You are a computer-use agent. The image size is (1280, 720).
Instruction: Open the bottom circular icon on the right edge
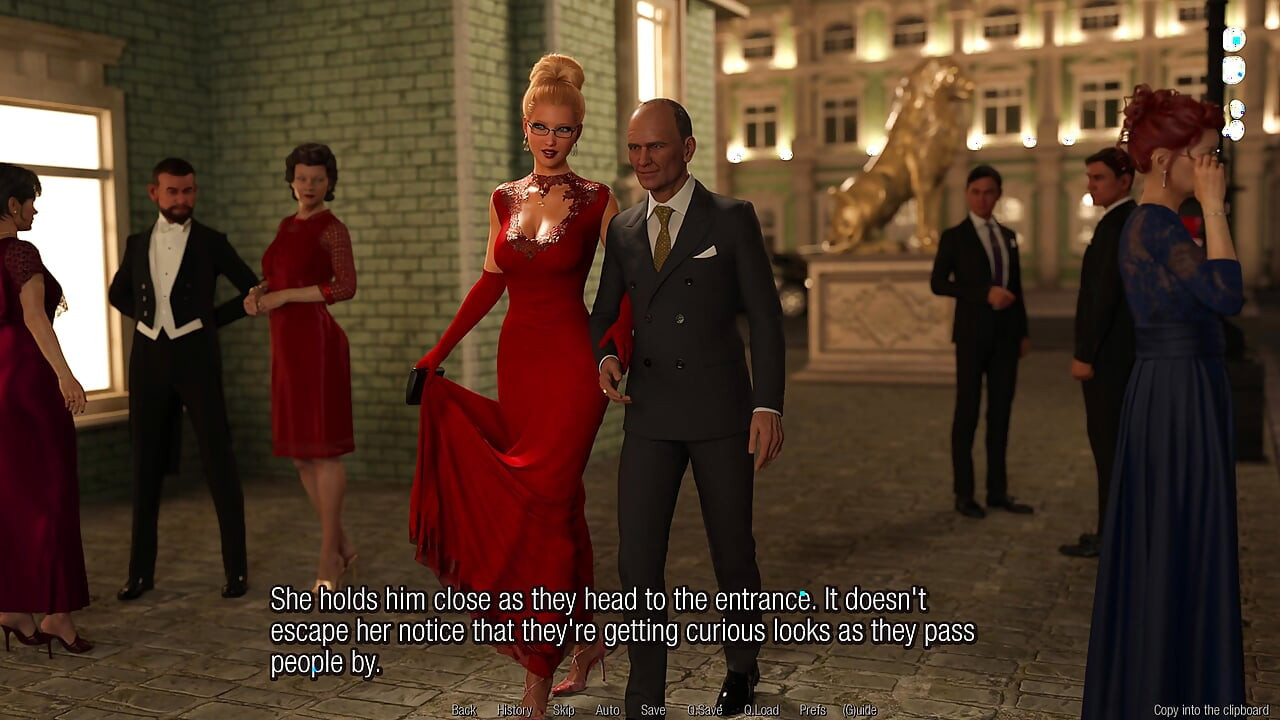point(1233,131)
